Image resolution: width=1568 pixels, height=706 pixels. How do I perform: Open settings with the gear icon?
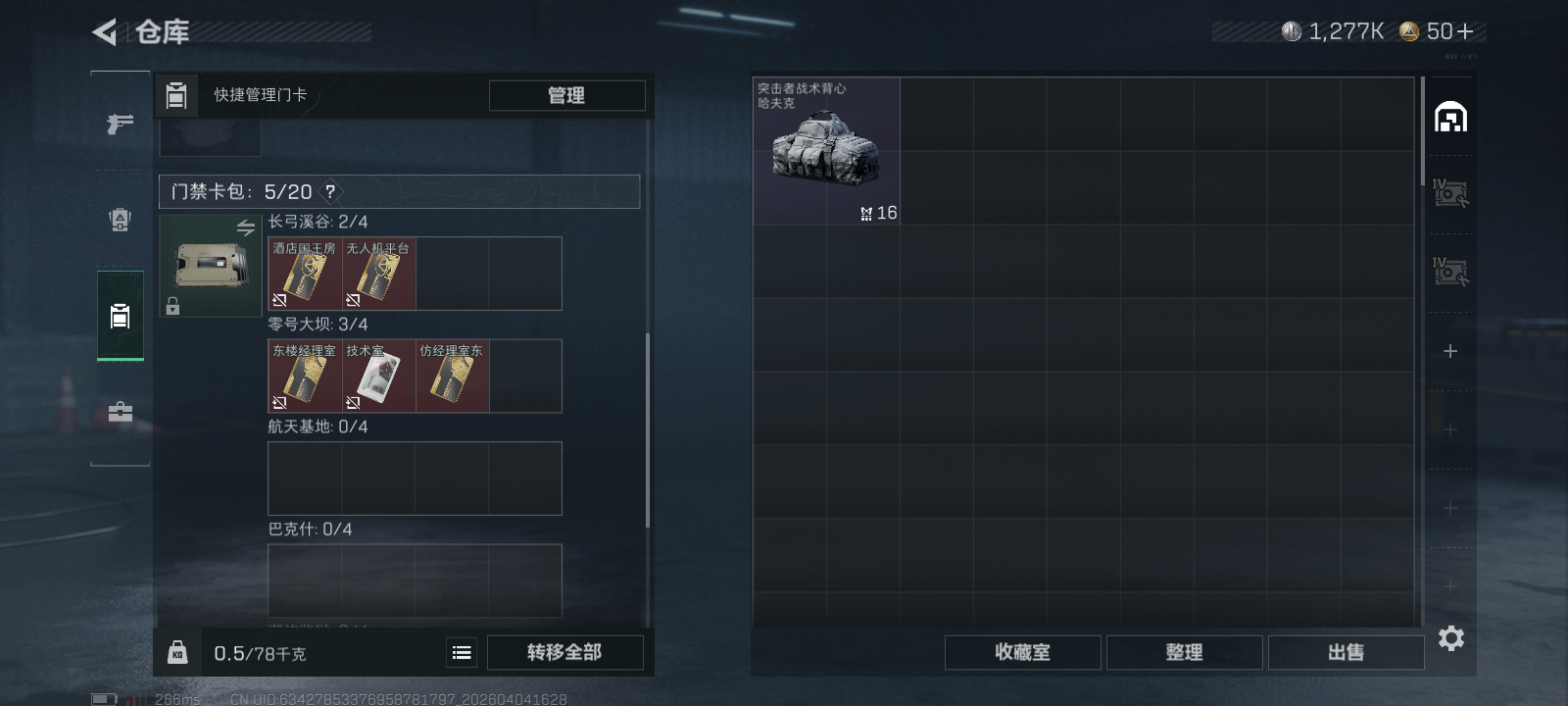1452,638
